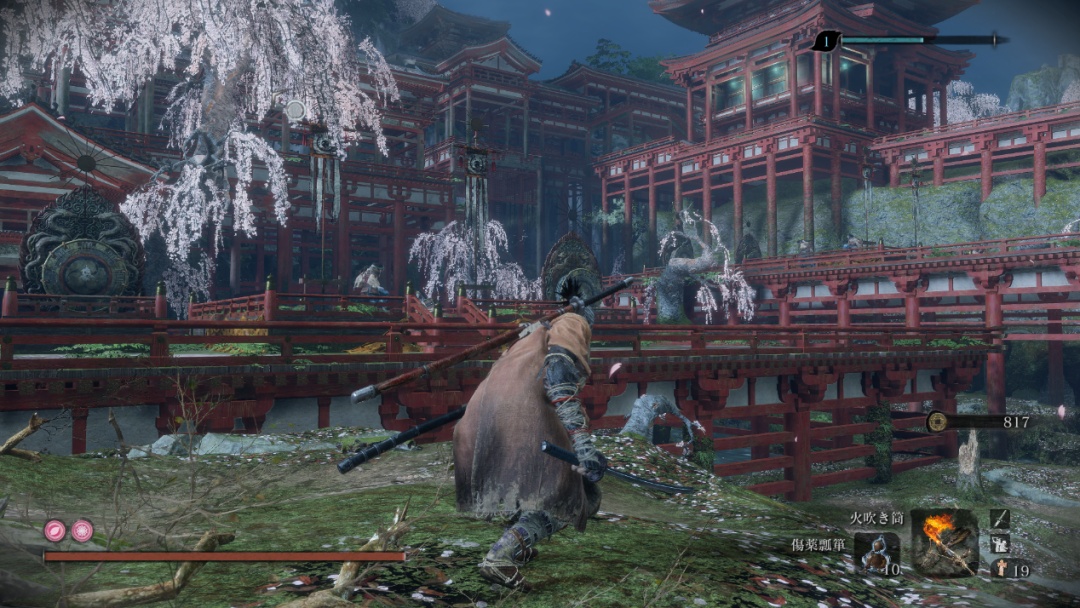The width and height of the screenshot is (1080, 608).
Task: Select the white figure icon beside Flame Vent
Action: pos(1000,543)
